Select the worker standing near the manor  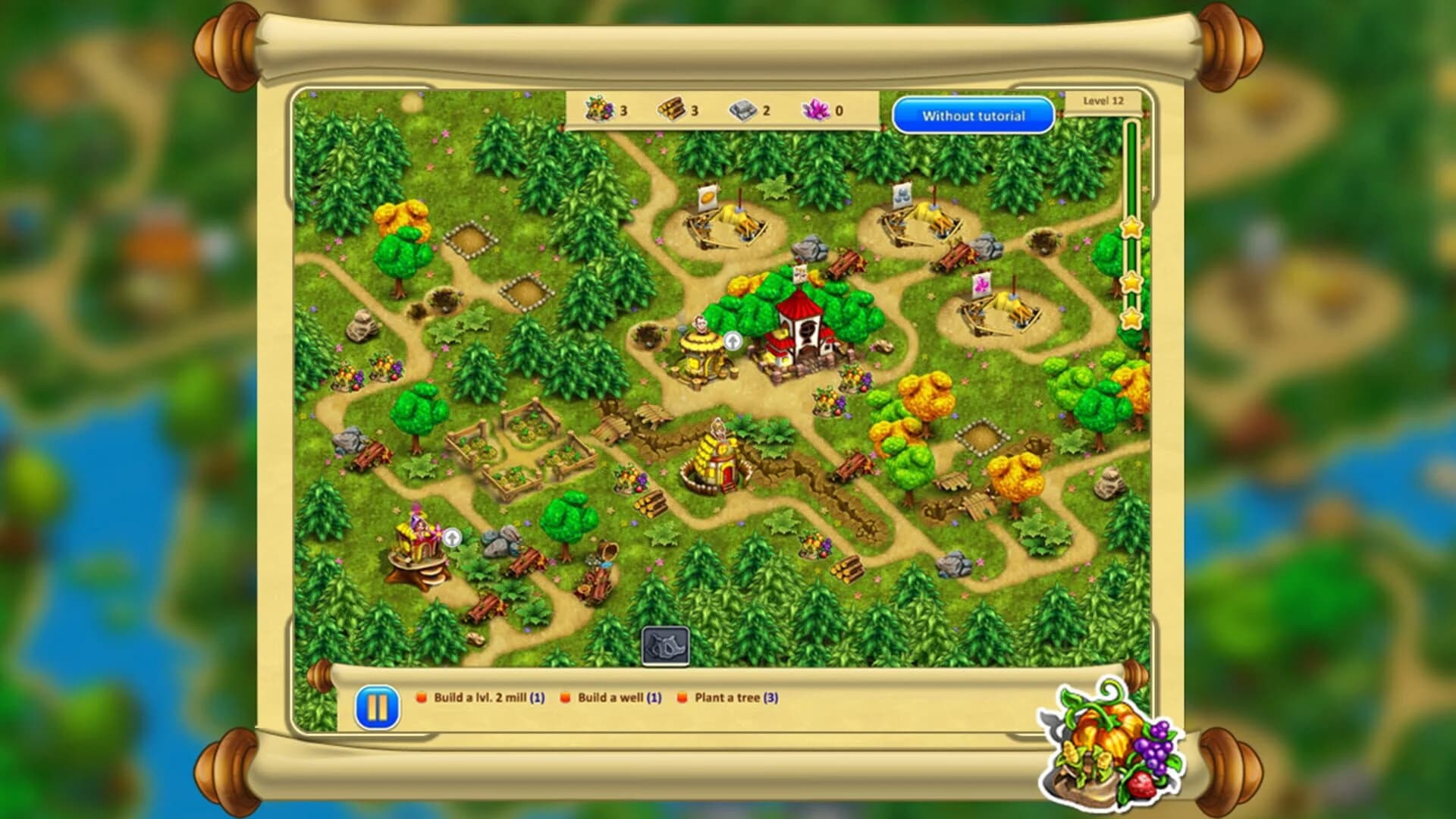point(700,326)
